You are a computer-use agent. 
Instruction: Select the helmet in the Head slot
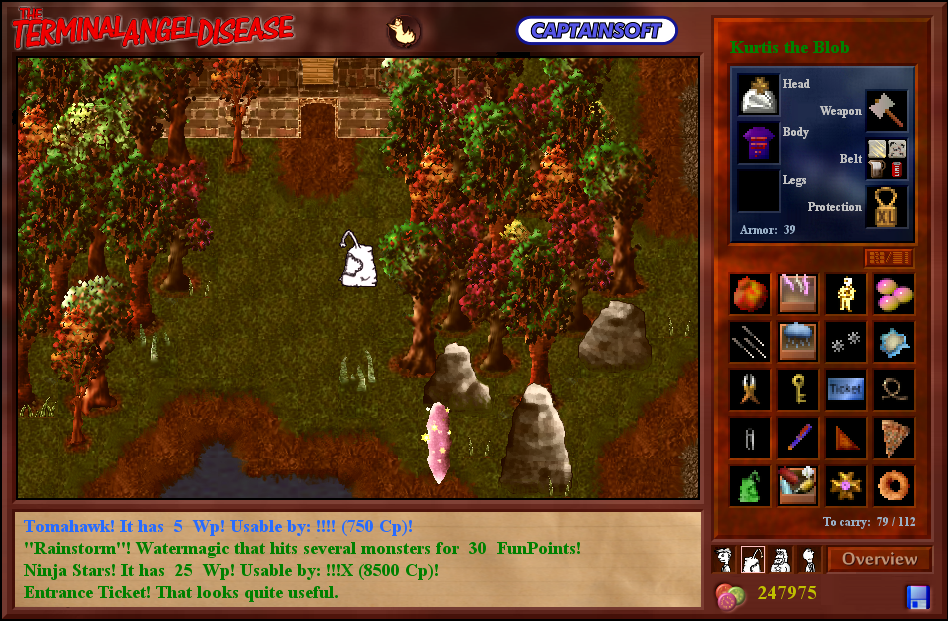click(x=759, y=94)
